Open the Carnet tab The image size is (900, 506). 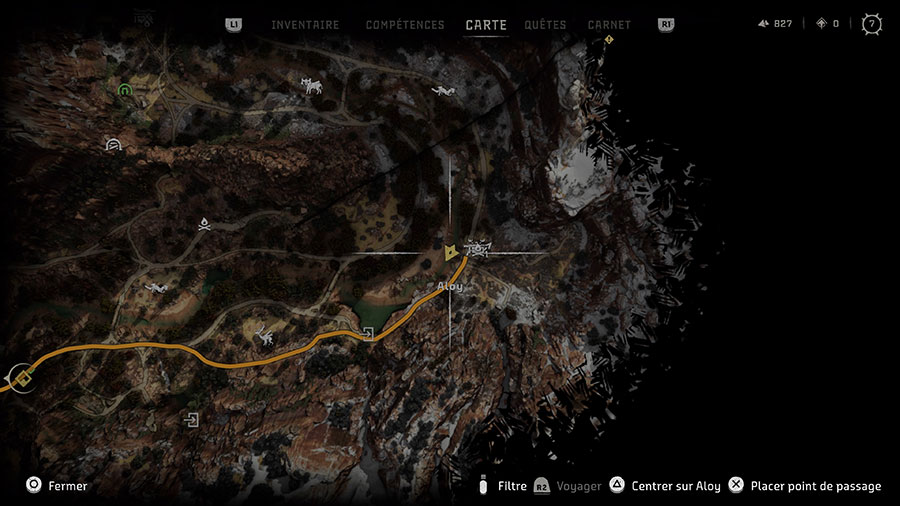pos(609,25)
